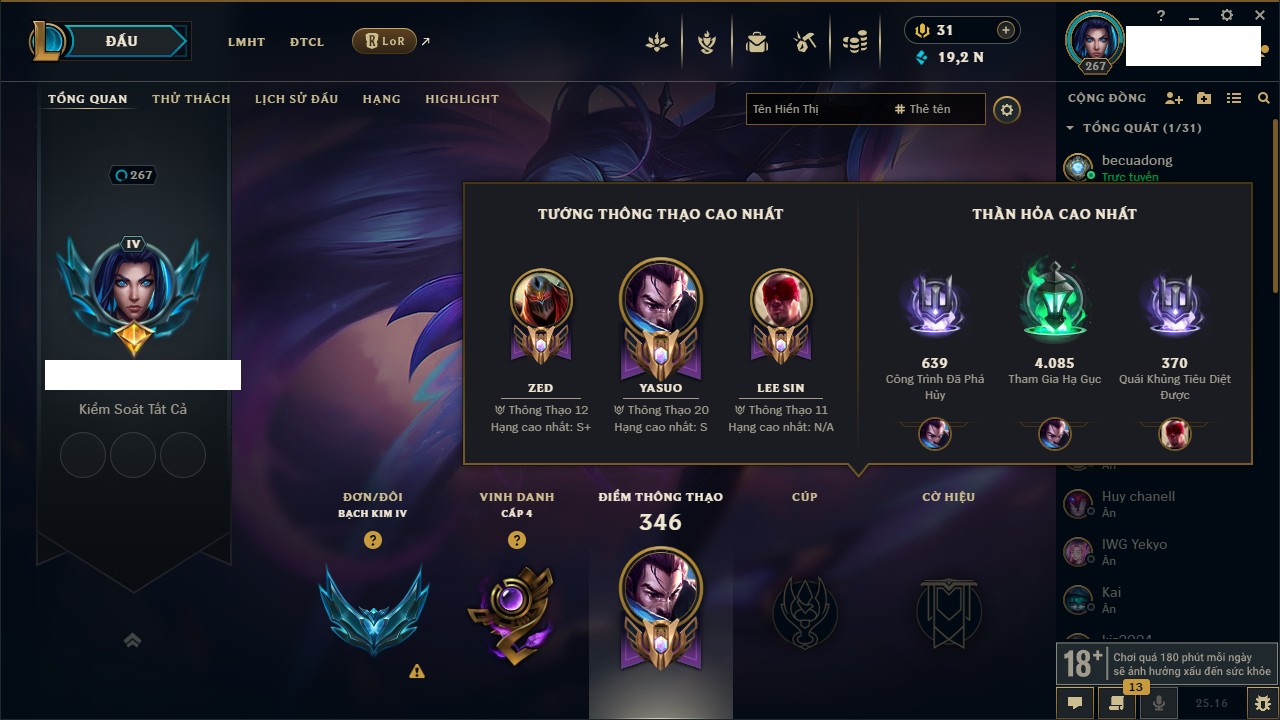Open the chat bubble button
Screen dimensions: 1280x720
[x=1075, y=703]
